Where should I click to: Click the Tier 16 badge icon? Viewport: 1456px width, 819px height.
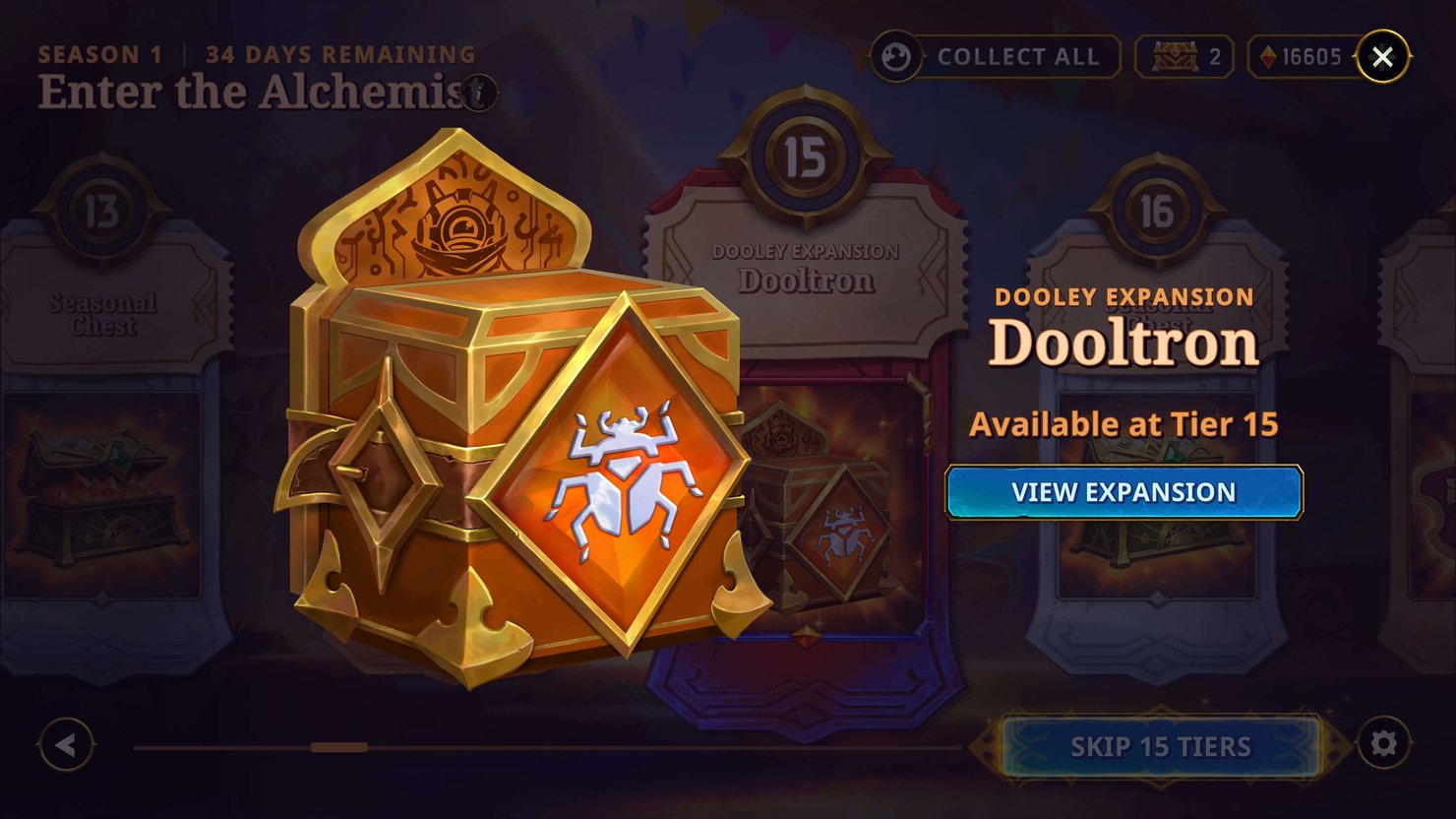click(x=1158, y=211)
